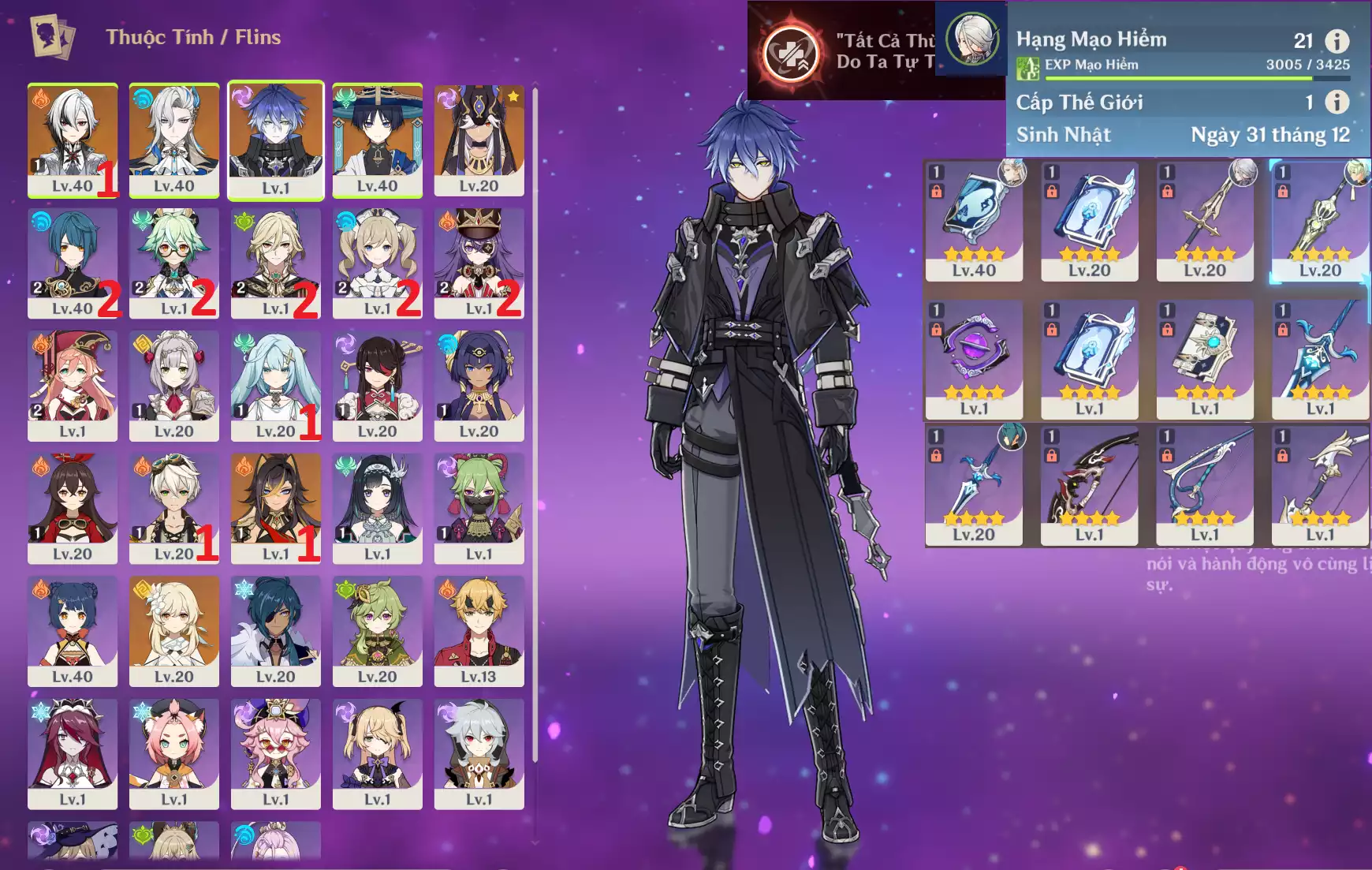Select the Razor character portrait
Viewport: 1372px width, 870px height.
pos(479,753)
